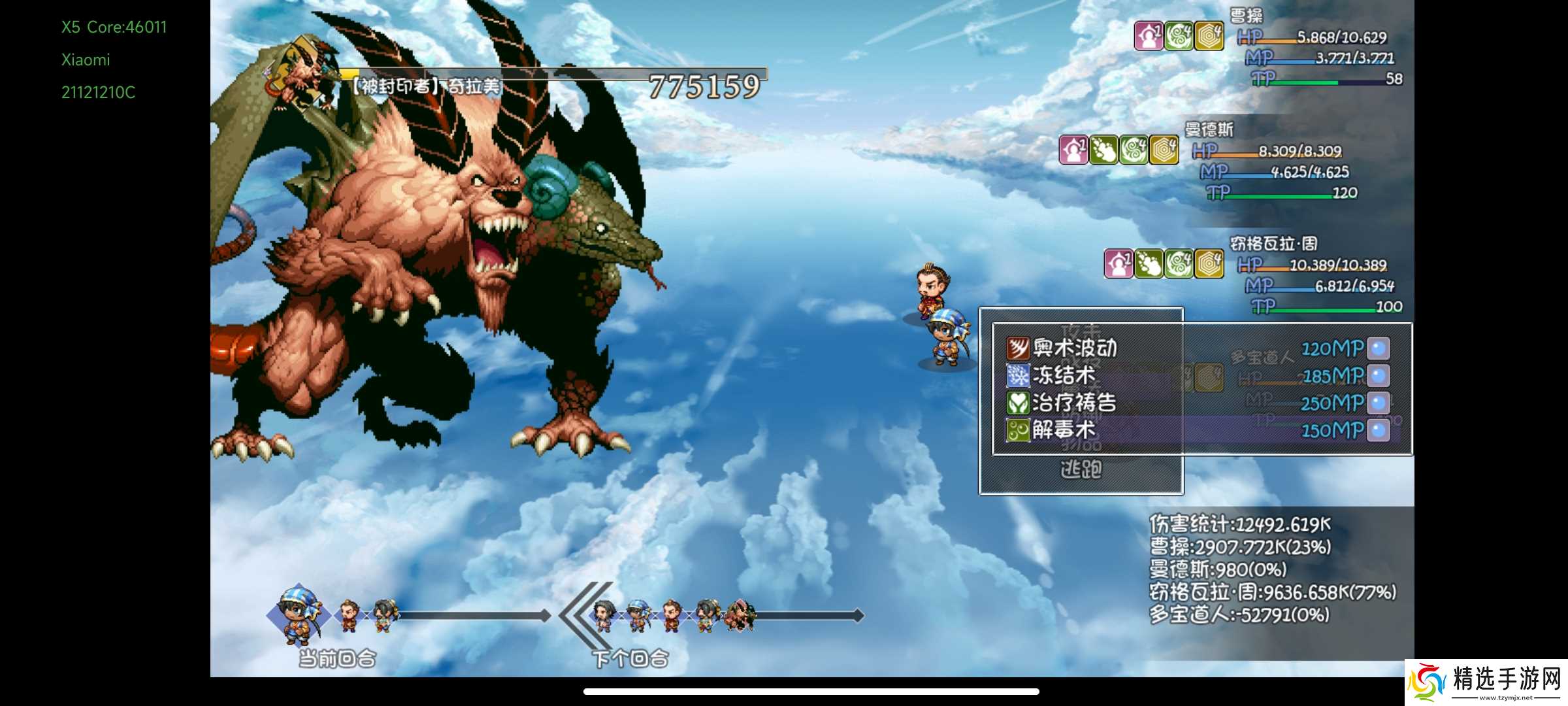Click the 精选手游网 site logo
This screenshot has width=1568, height=706.
coord(1486,682)
